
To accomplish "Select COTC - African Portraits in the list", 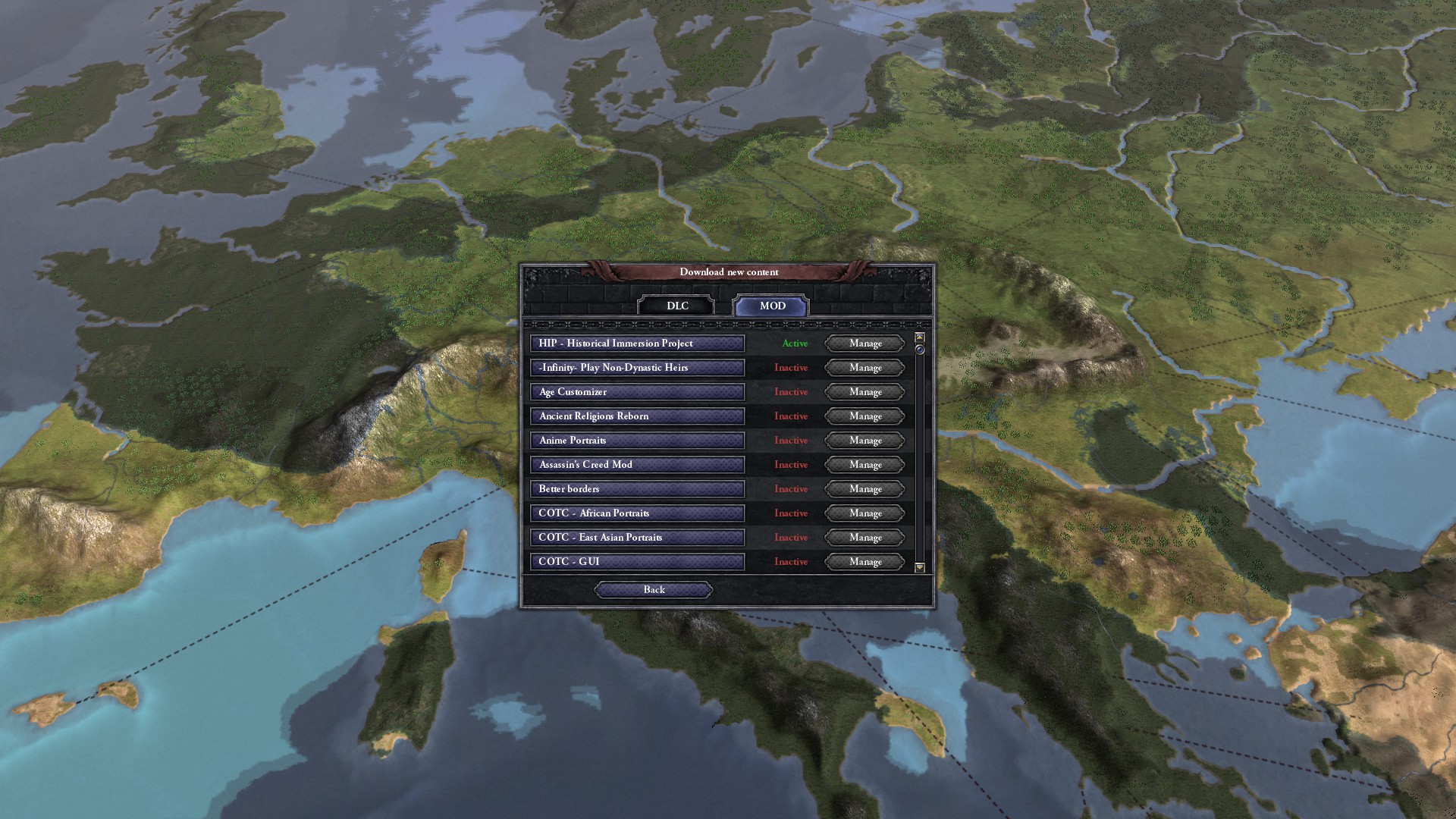I will point(637,513).
